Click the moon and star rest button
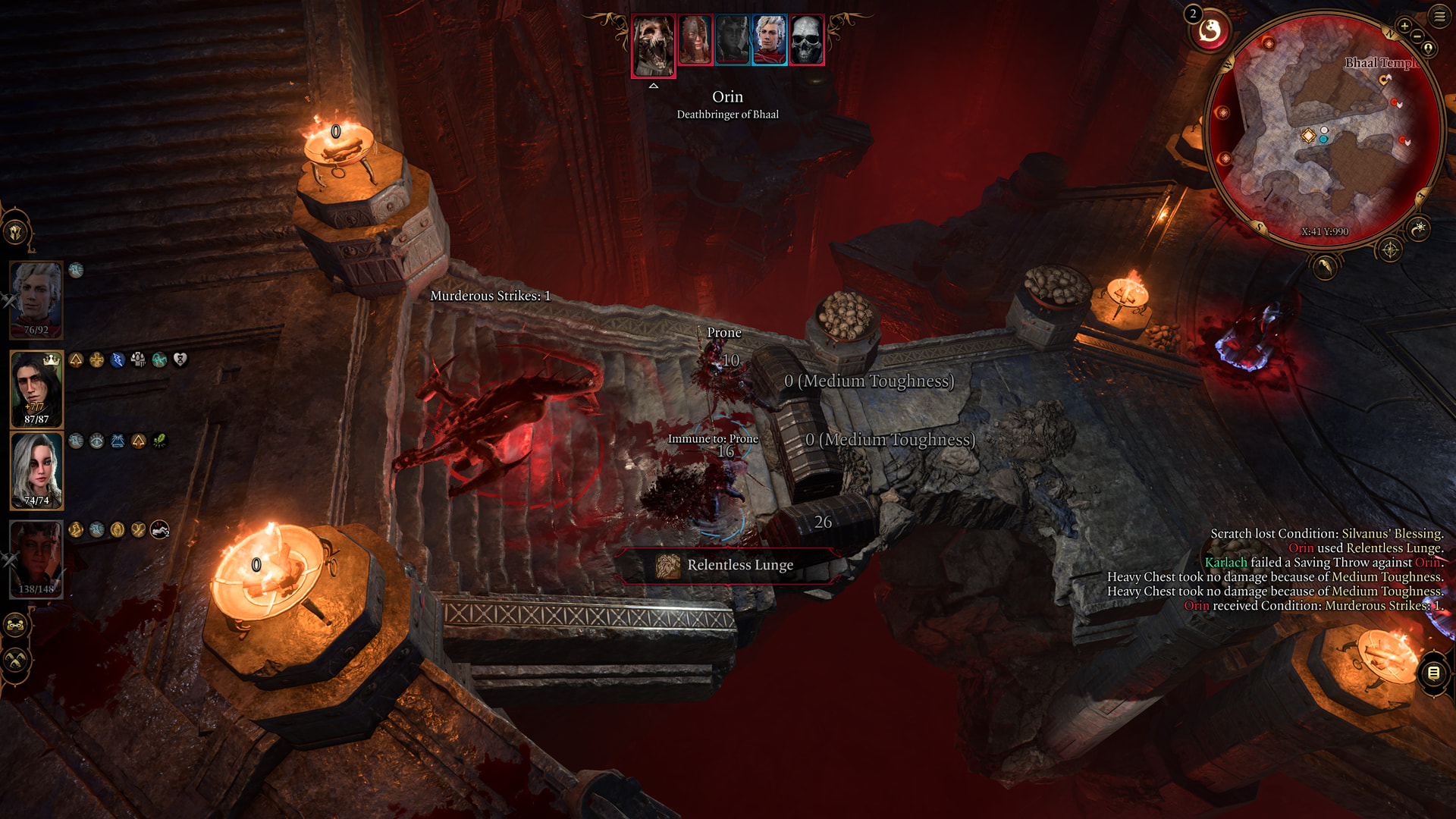This screenshot has height=819, width=1456. [1418, 227]
